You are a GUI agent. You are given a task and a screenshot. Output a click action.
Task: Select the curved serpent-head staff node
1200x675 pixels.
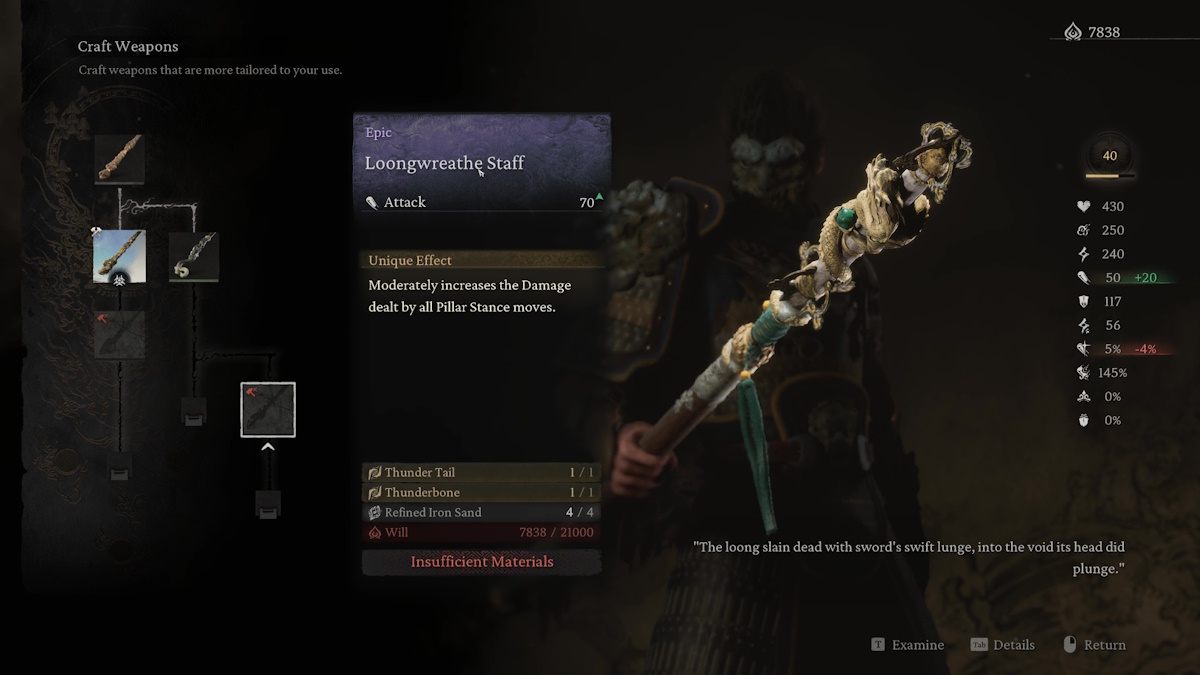click(x=194, y=256)
